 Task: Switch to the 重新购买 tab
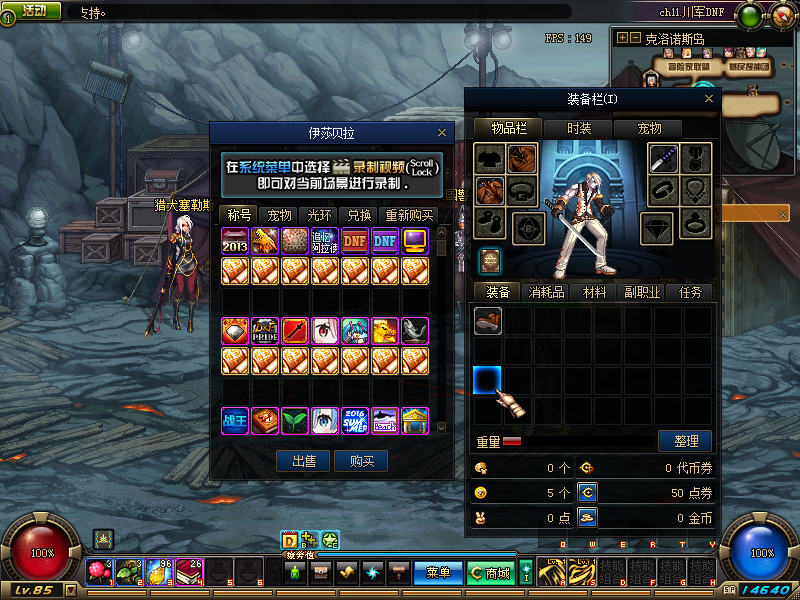408,215
